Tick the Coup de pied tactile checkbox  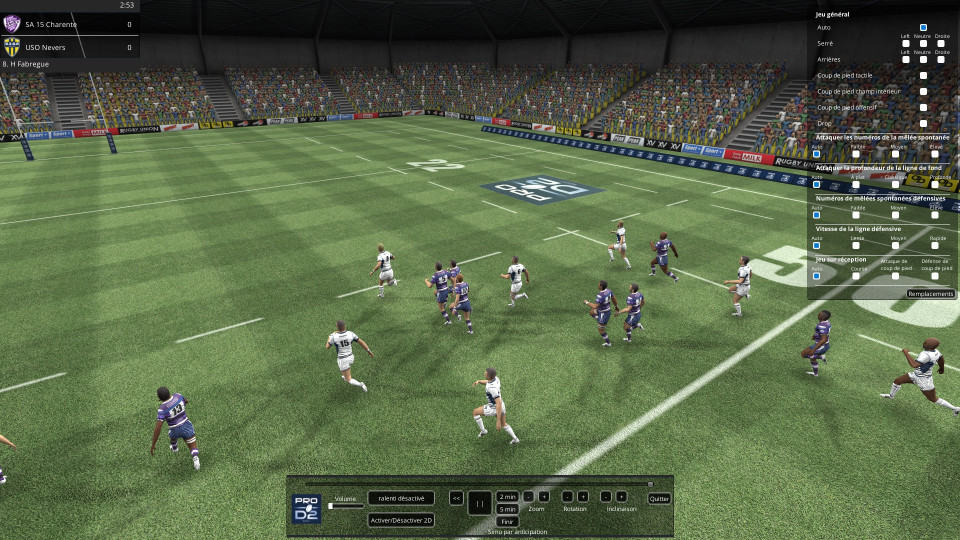pos(923,75)
